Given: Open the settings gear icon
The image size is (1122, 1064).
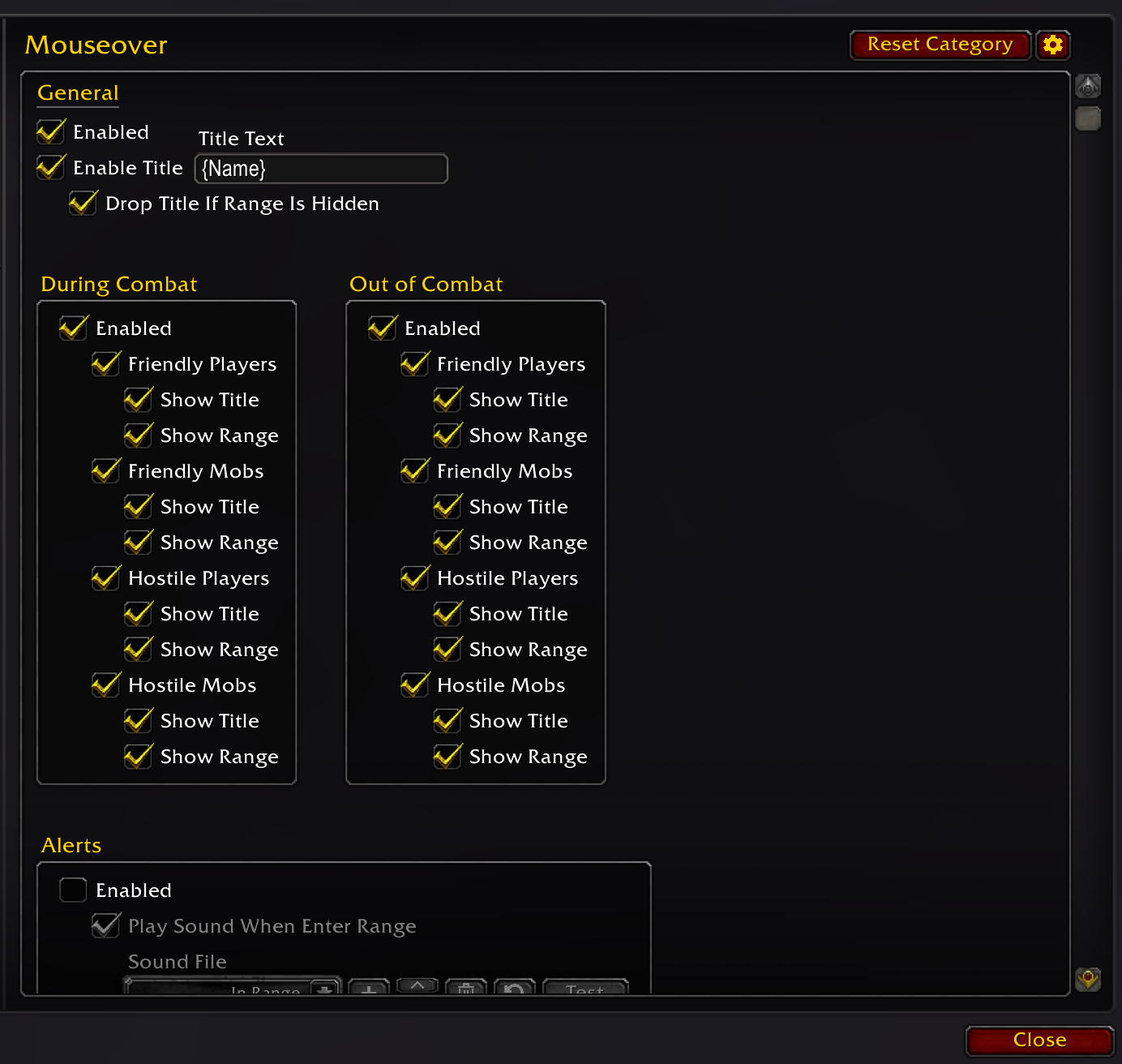Looking at the screenshot, I should click(x=1053, y=45).
